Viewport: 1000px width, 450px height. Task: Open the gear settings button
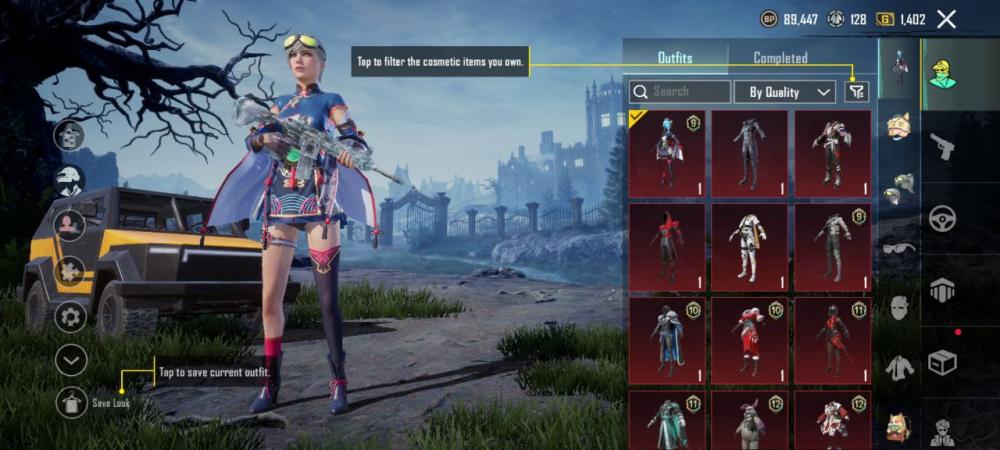pos(71,317)
